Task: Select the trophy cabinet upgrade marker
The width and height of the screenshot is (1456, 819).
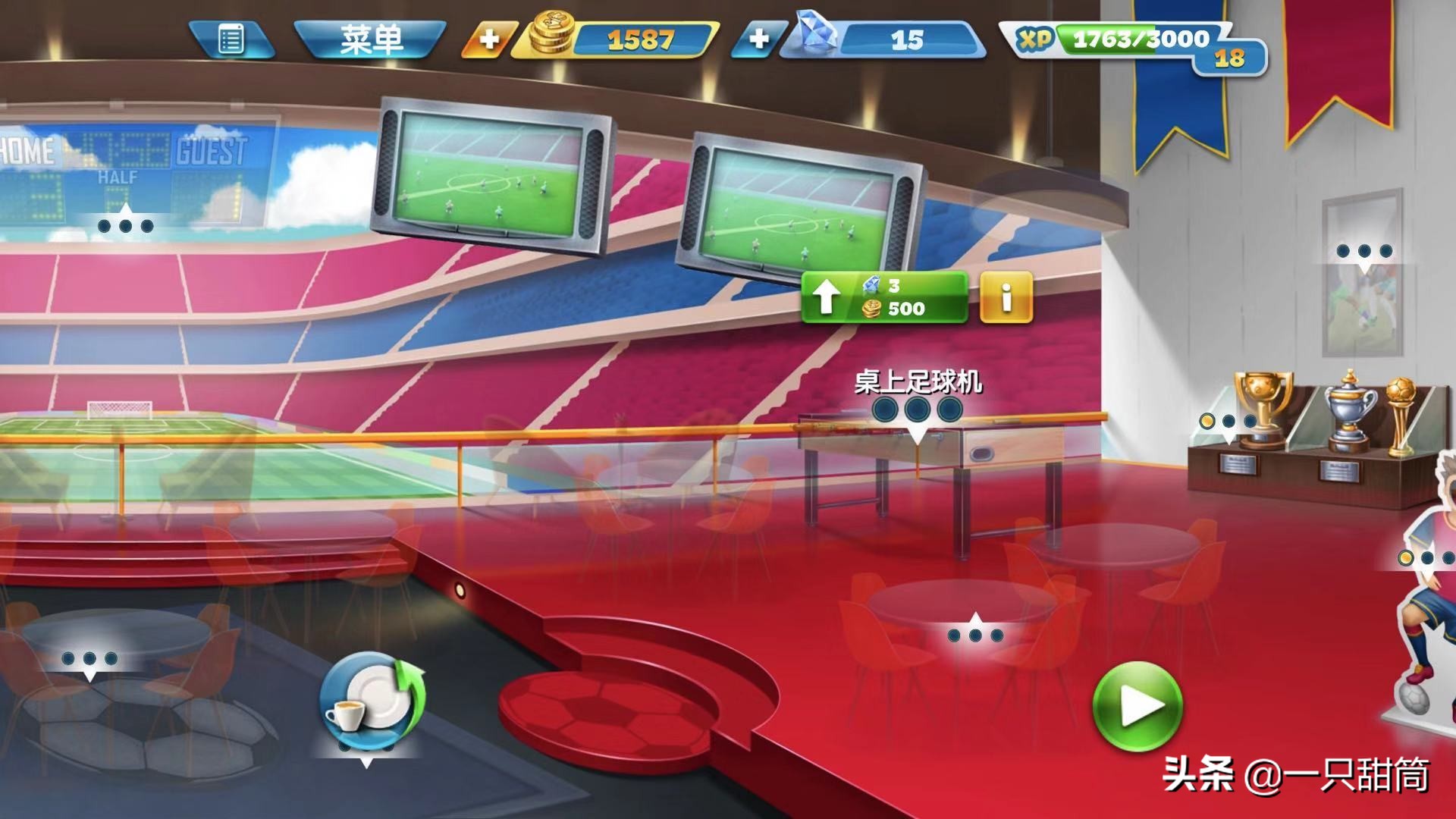Action: pyautogui.click(x=1228, y=422)
